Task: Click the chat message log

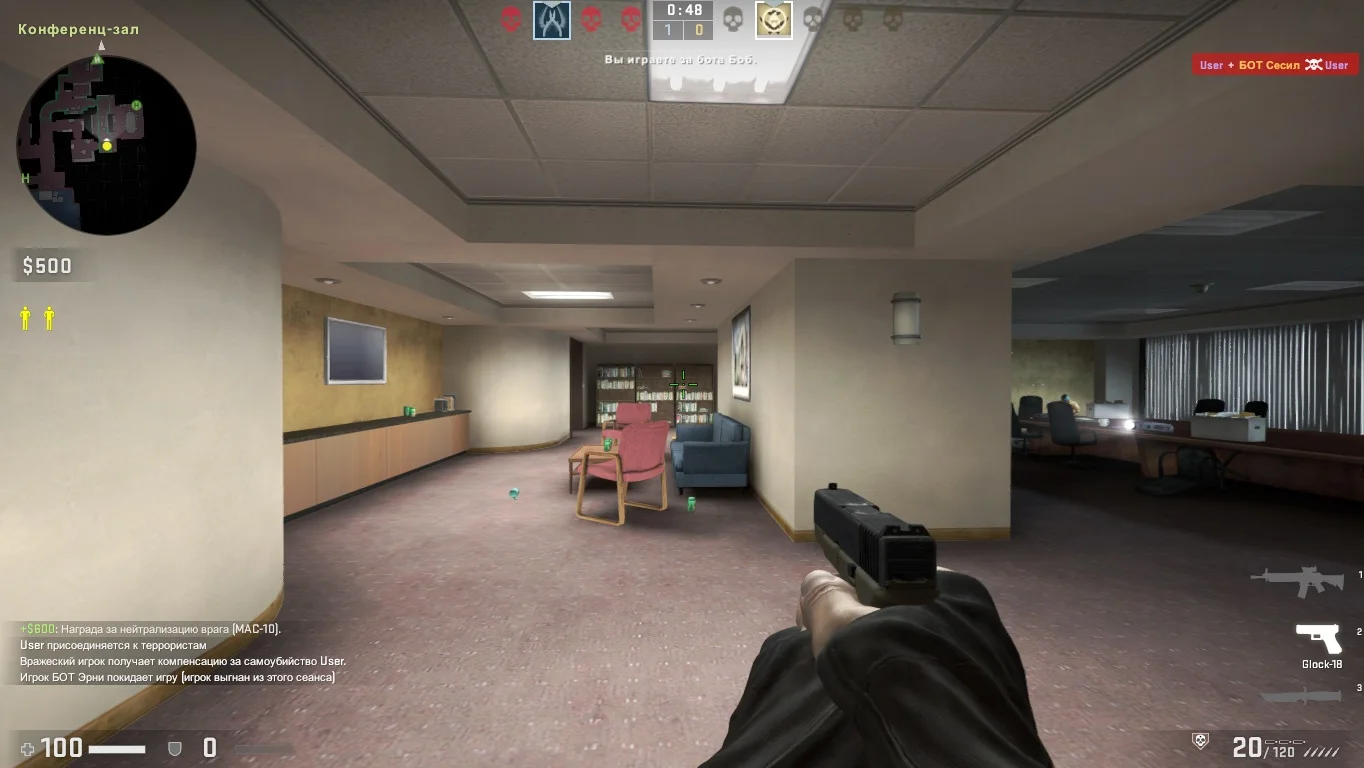Action: coord(182,653)
